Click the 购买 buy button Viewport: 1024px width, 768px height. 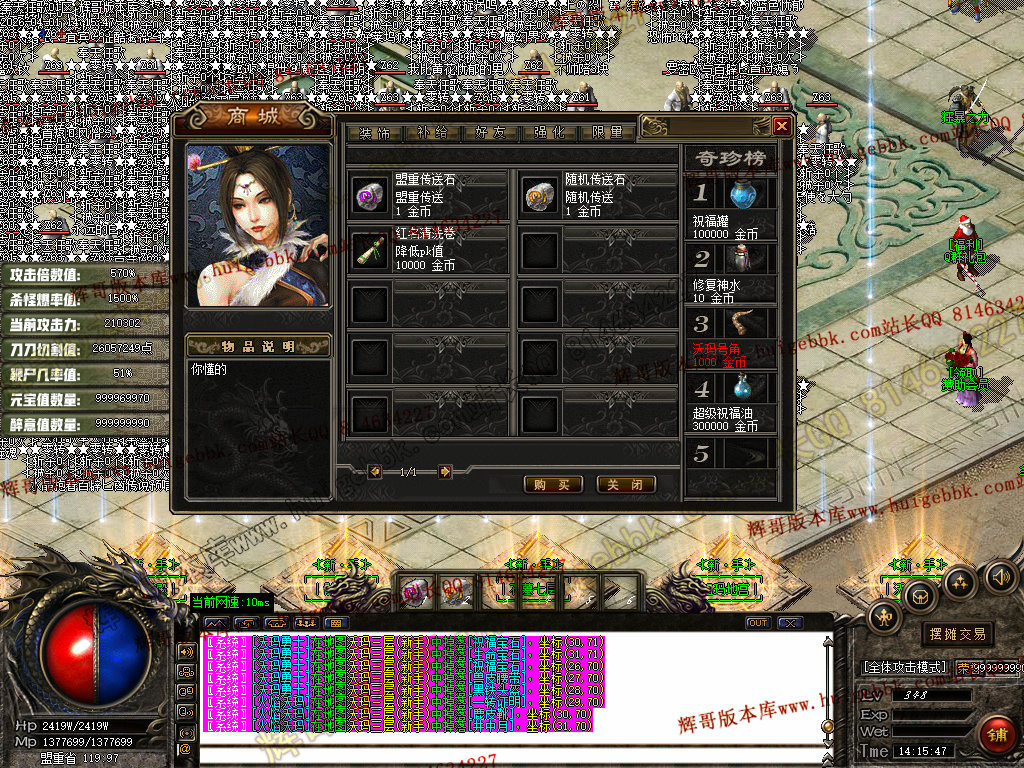coord(553,484)
